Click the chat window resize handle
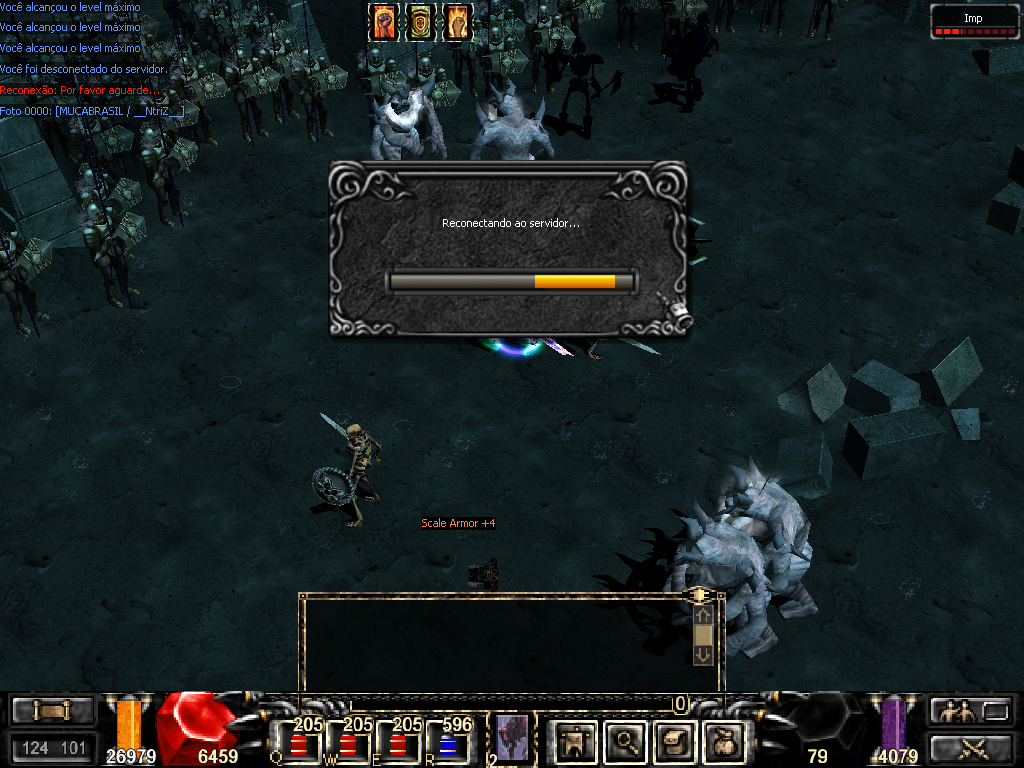The image size is (1024, 768). coord(700,595)
